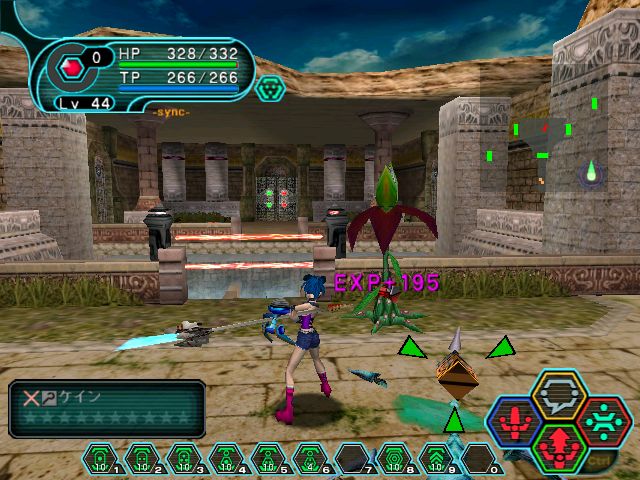Screen dimensions: 640x480
Task: Choose the quick slot 4 item
Action: click(x=225, y=458)
